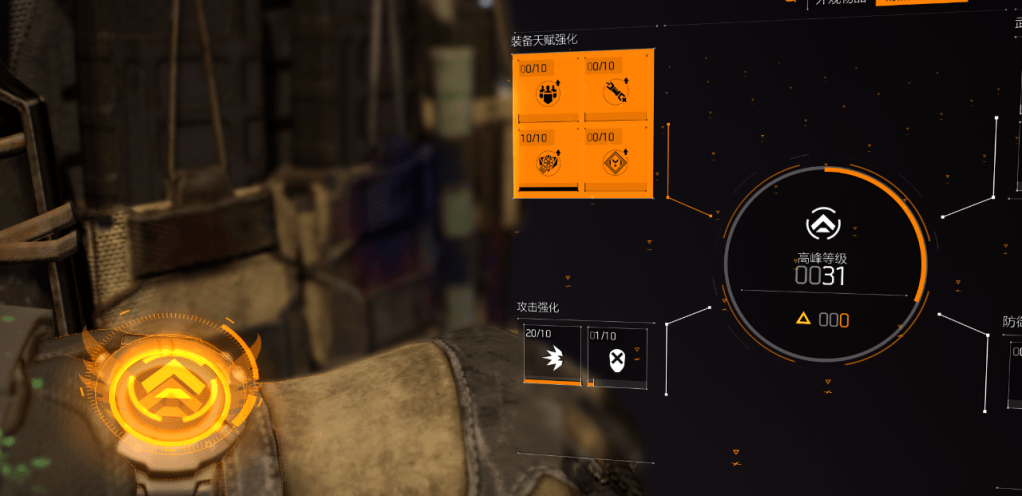The image size is (1022, 496).
Task: Select the group-with-arrow gear talent upgrade
Action: tap(548, 90)
